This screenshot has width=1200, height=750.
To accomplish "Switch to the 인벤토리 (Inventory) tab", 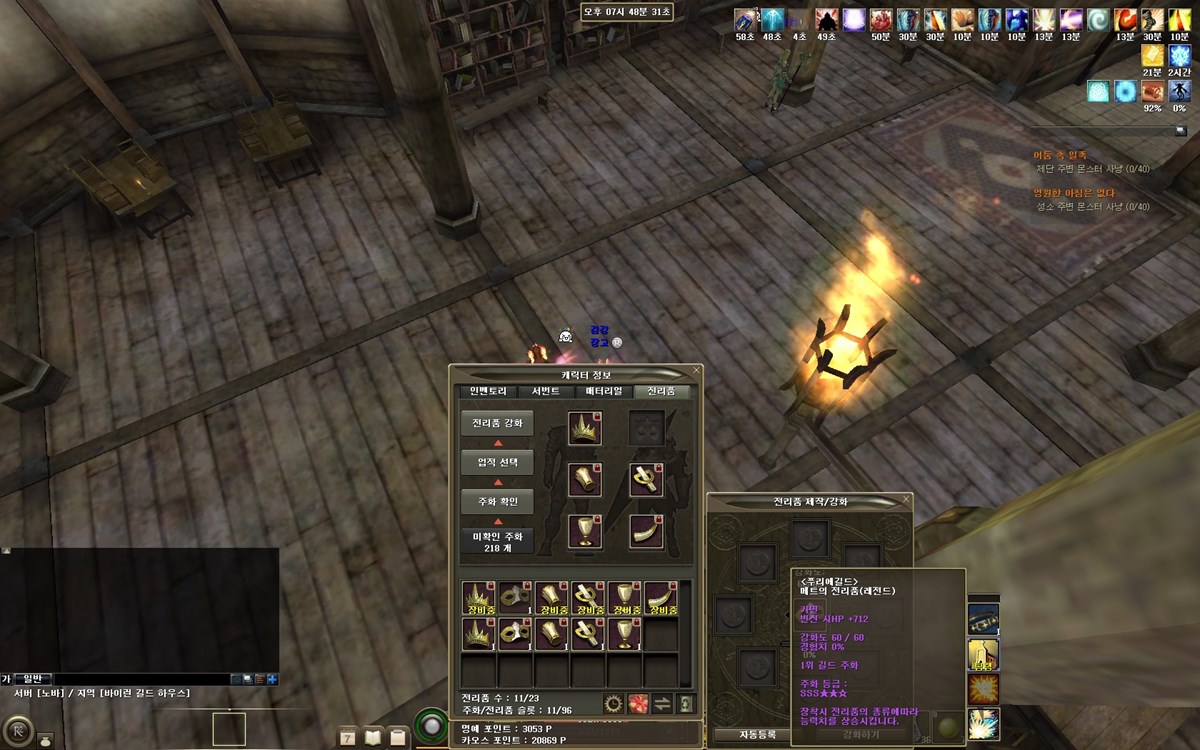I will [x=489, y=391].
